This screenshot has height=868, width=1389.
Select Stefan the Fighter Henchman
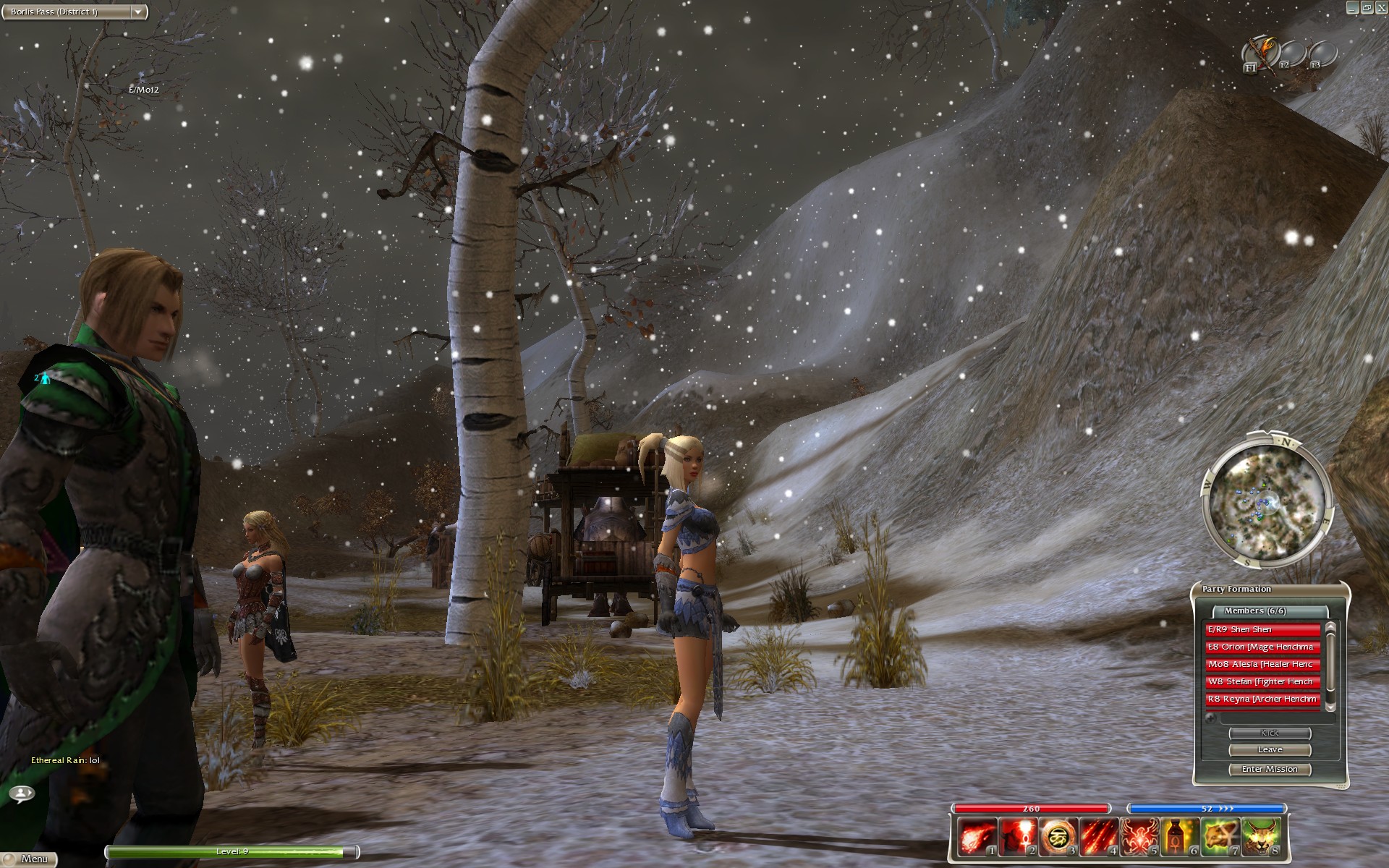(1262, 682)
